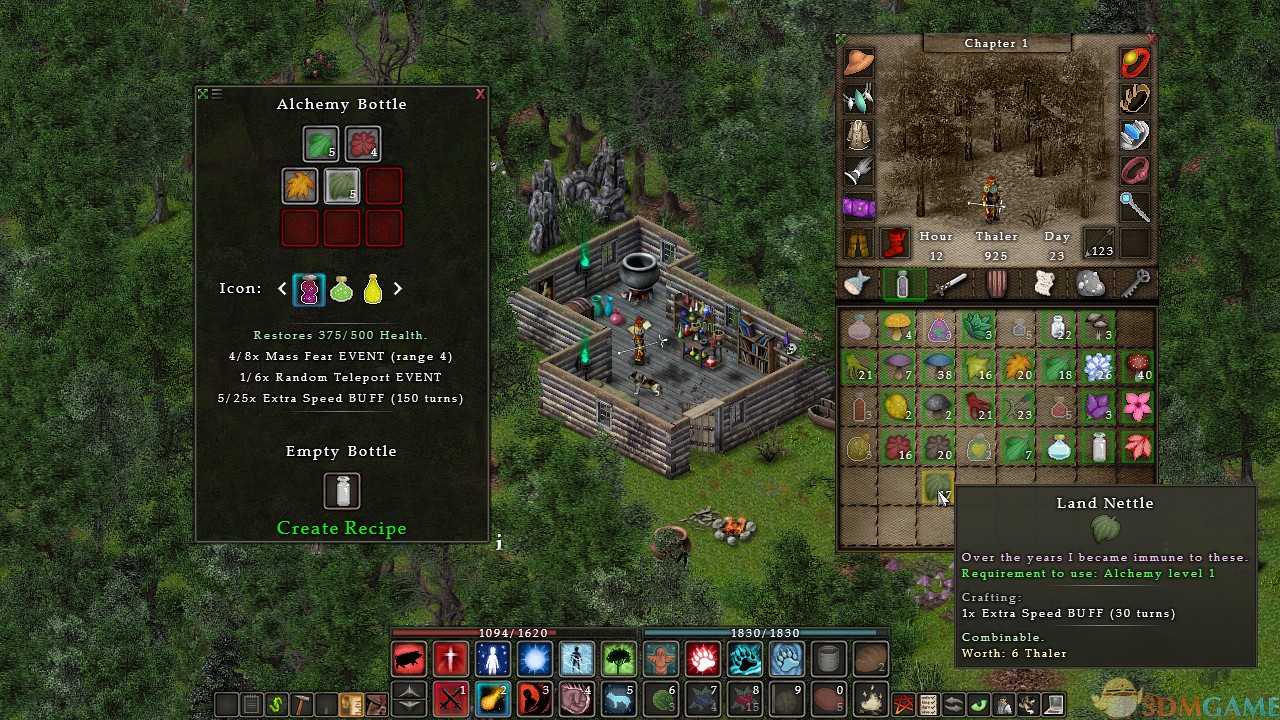
Task: Select the Land Nettle inventory item
Action: 938,487
